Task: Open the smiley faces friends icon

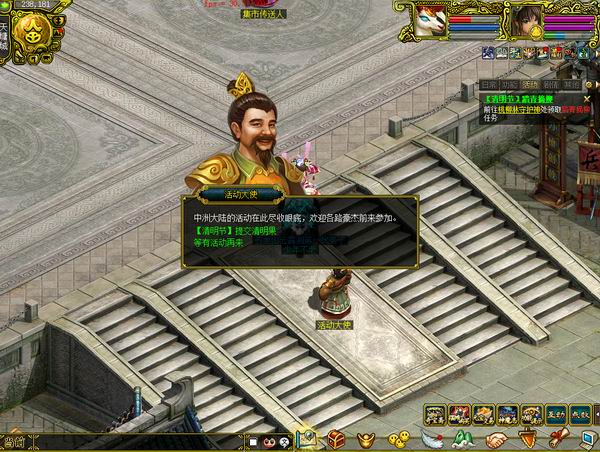Action: click(398, 439)
